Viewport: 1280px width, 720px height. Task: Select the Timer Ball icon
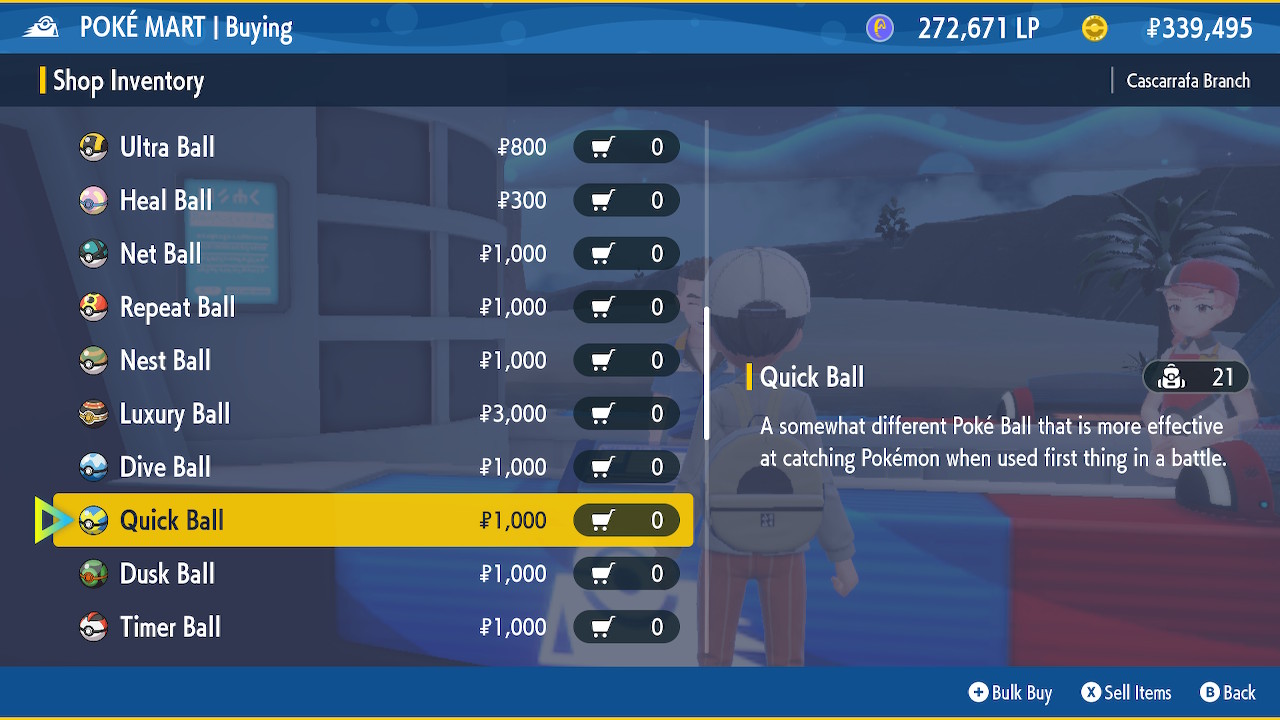click(x=92, y=627)
